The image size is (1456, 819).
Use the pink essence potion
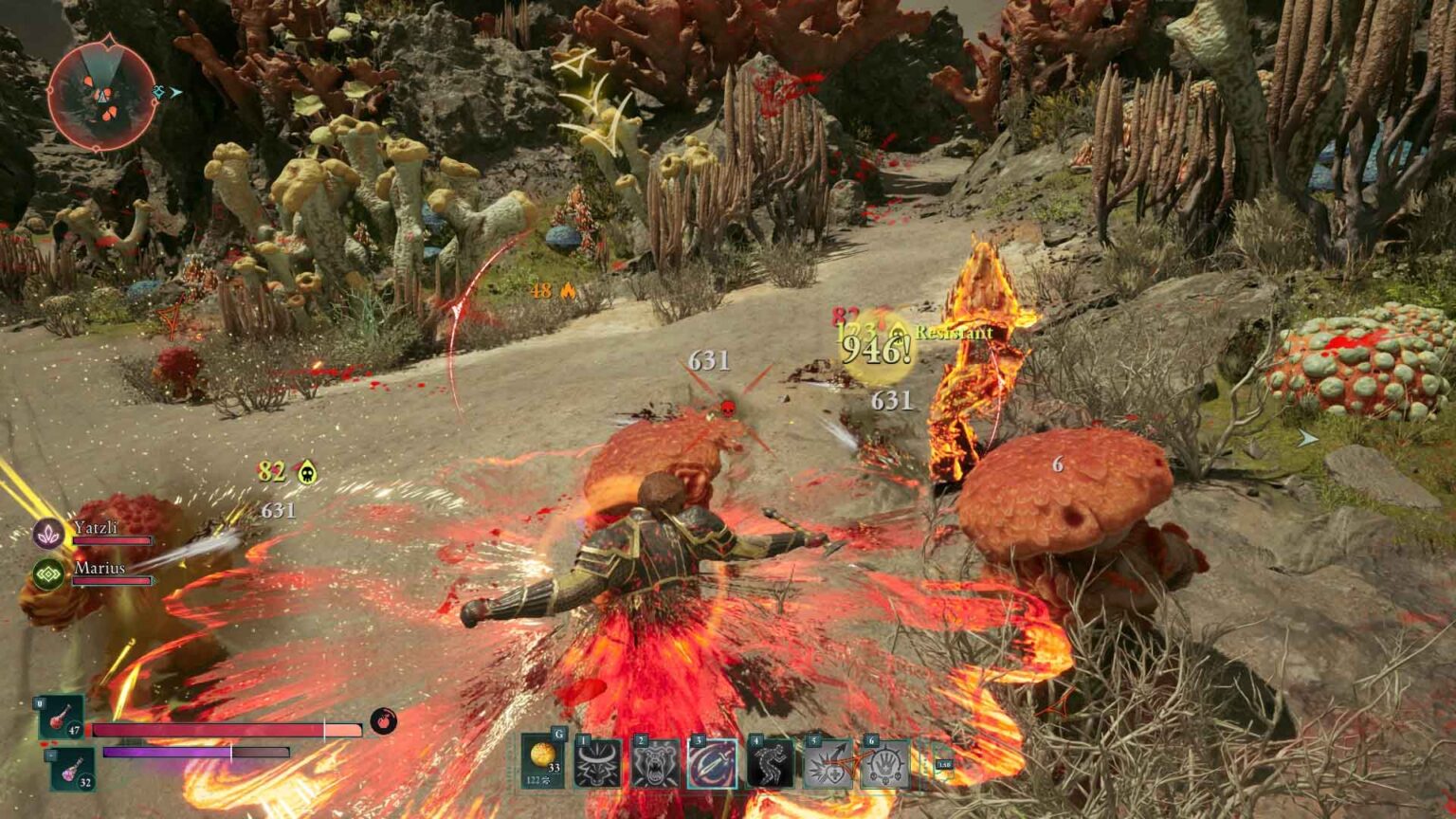pos(72,769)
